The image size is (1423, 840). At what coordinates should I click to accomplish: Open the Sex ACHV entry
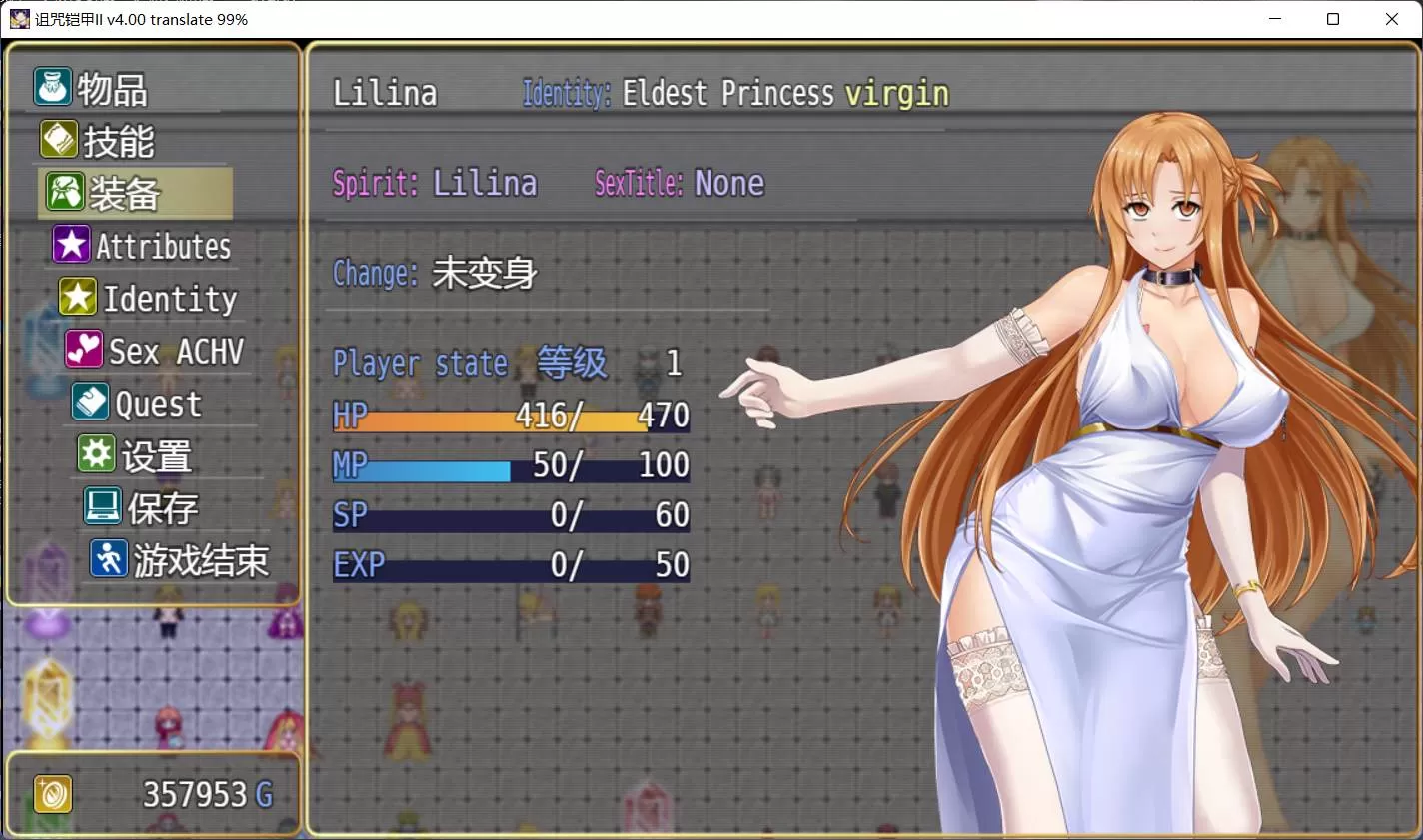point(175,351)
